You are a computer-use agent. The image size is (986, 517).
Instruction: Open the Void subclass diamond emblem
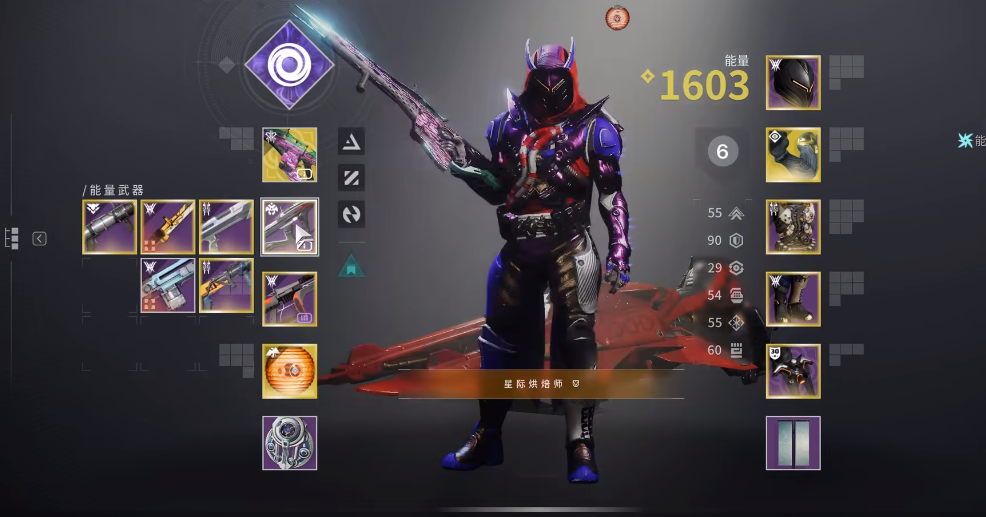[x=290, y=66]
